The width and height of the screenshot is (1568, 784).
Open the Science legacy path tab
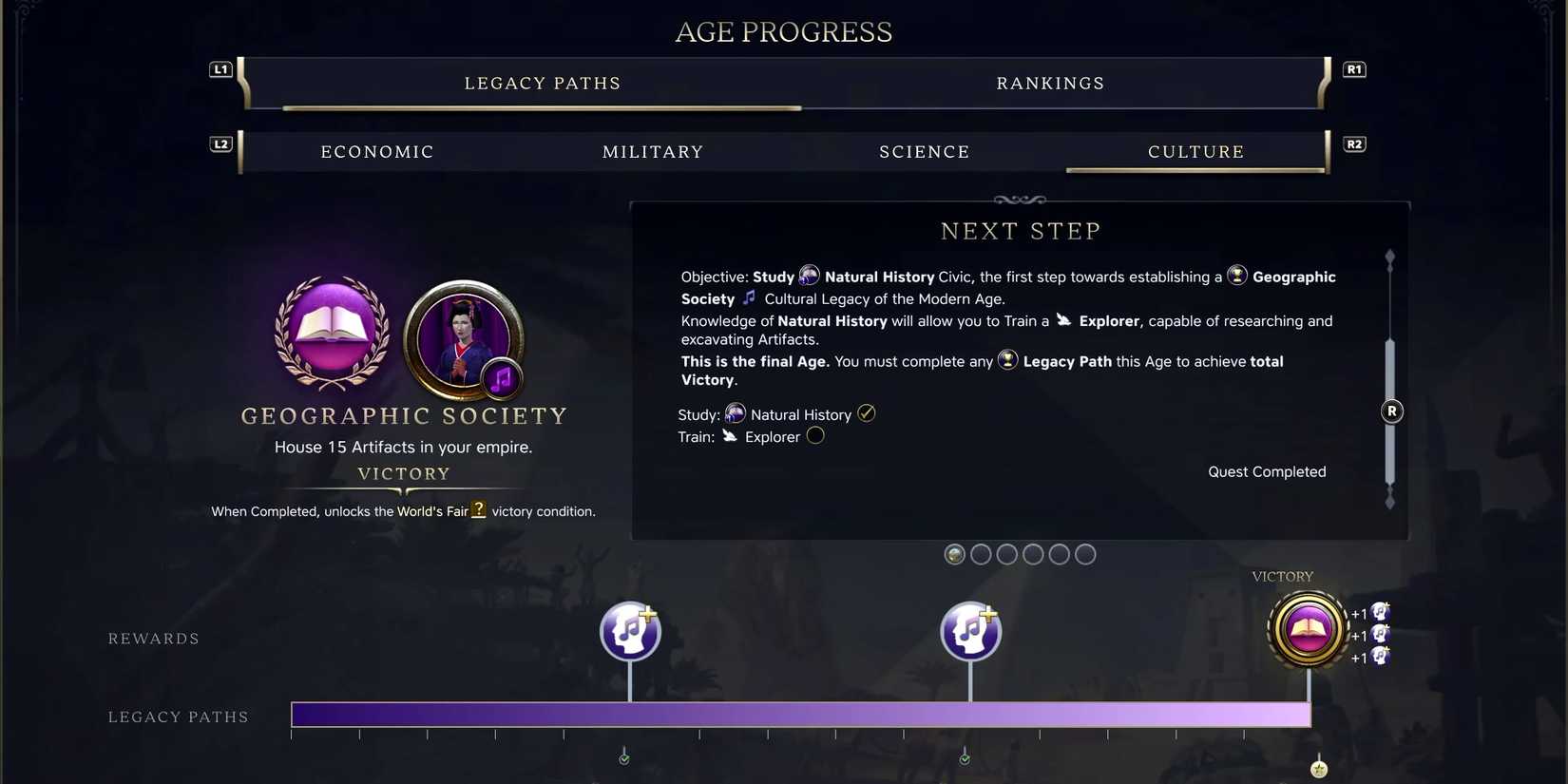[924, 151]
